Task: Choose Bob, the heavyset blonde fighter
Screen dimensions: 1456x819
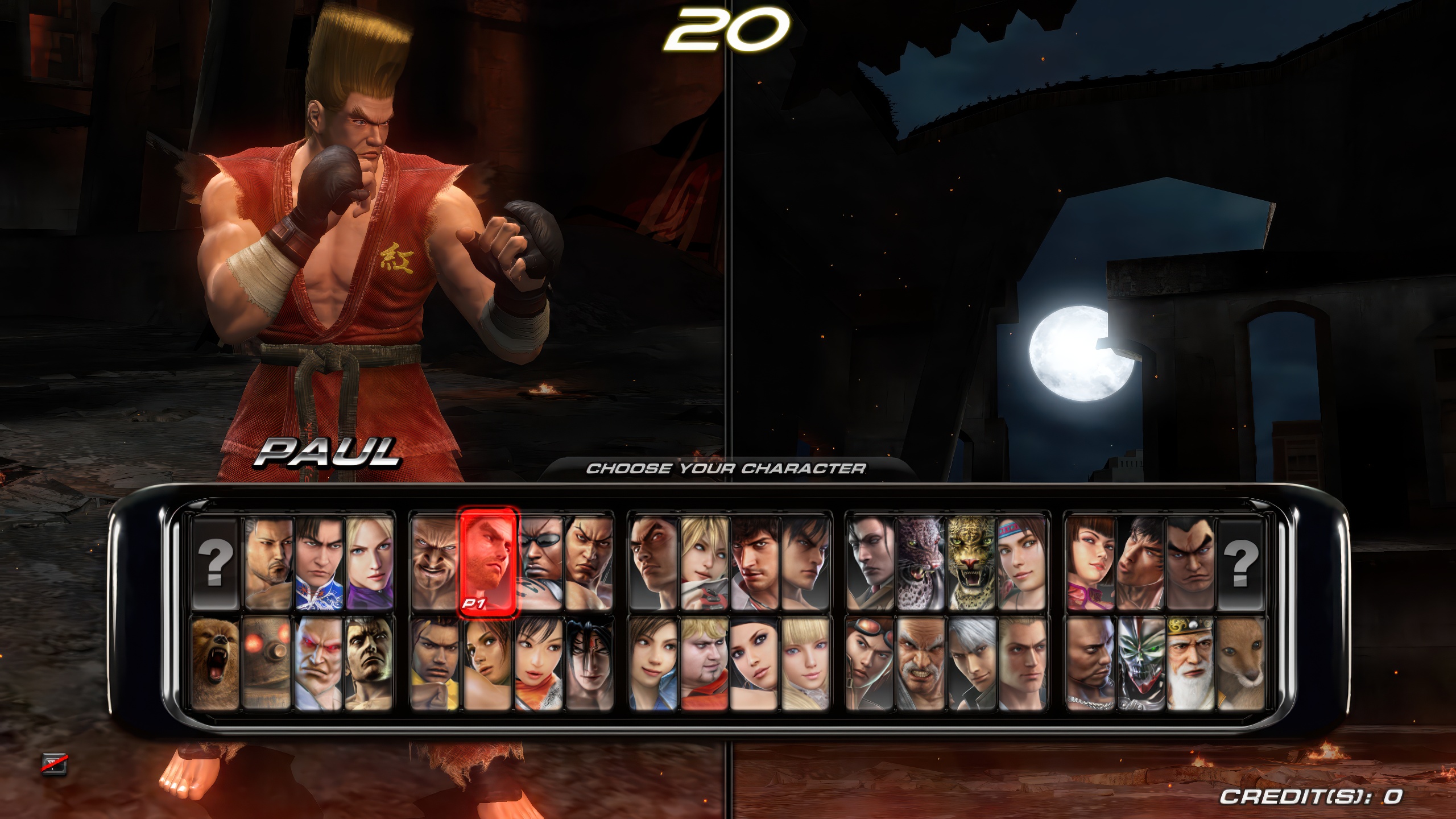Action: tap(704, 663)
